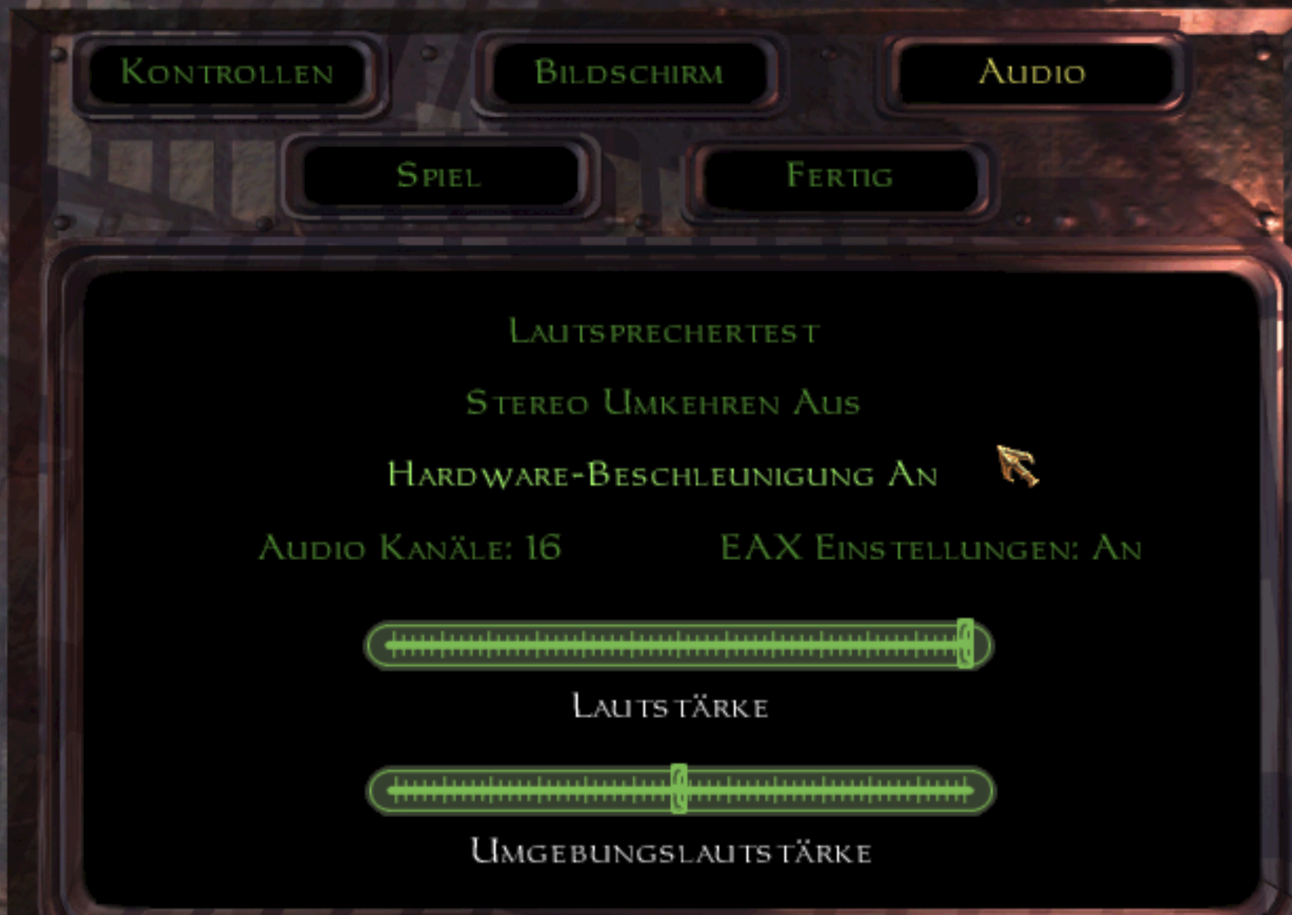The image size is (1292, 915).
Task: Open the Bildschirm settings tab
Action: coord(630,72)
